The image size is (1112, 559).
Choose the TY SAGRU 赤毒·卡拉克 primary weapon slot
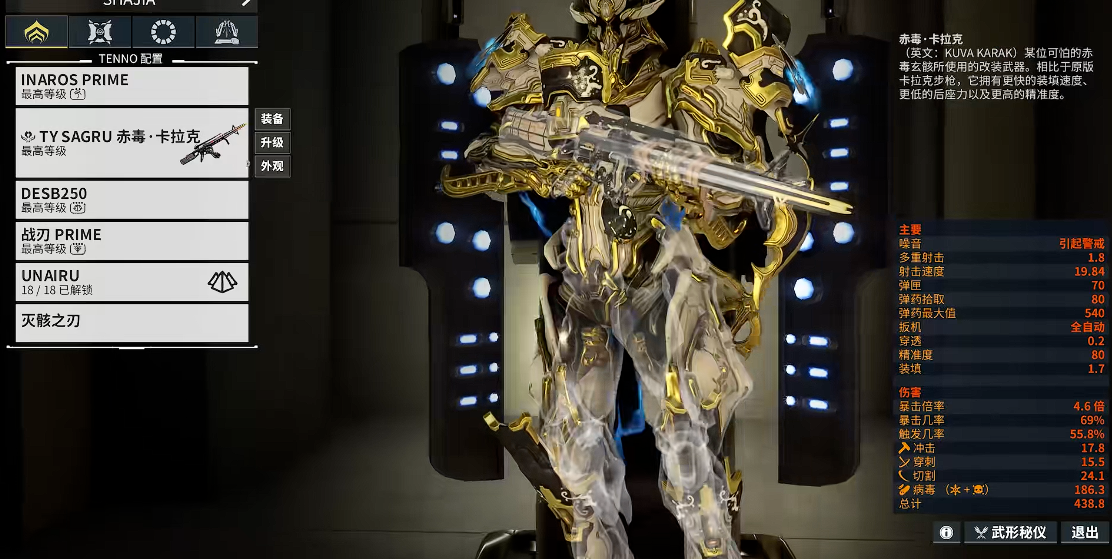(132, 143)
